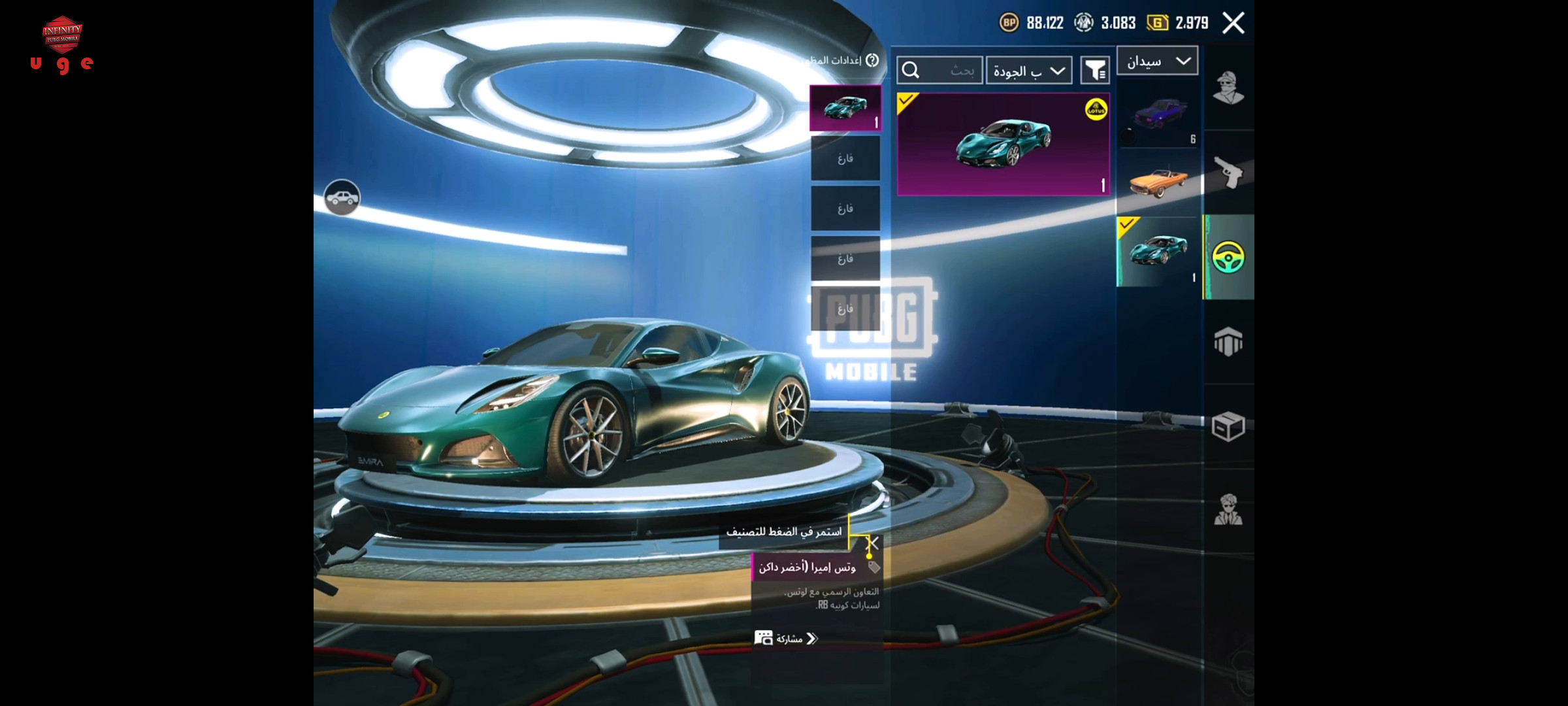Switch to the character outfit tab
Image resolution: width=1568 pixels, height=706 pixels.
click(x=1228, y=88)
